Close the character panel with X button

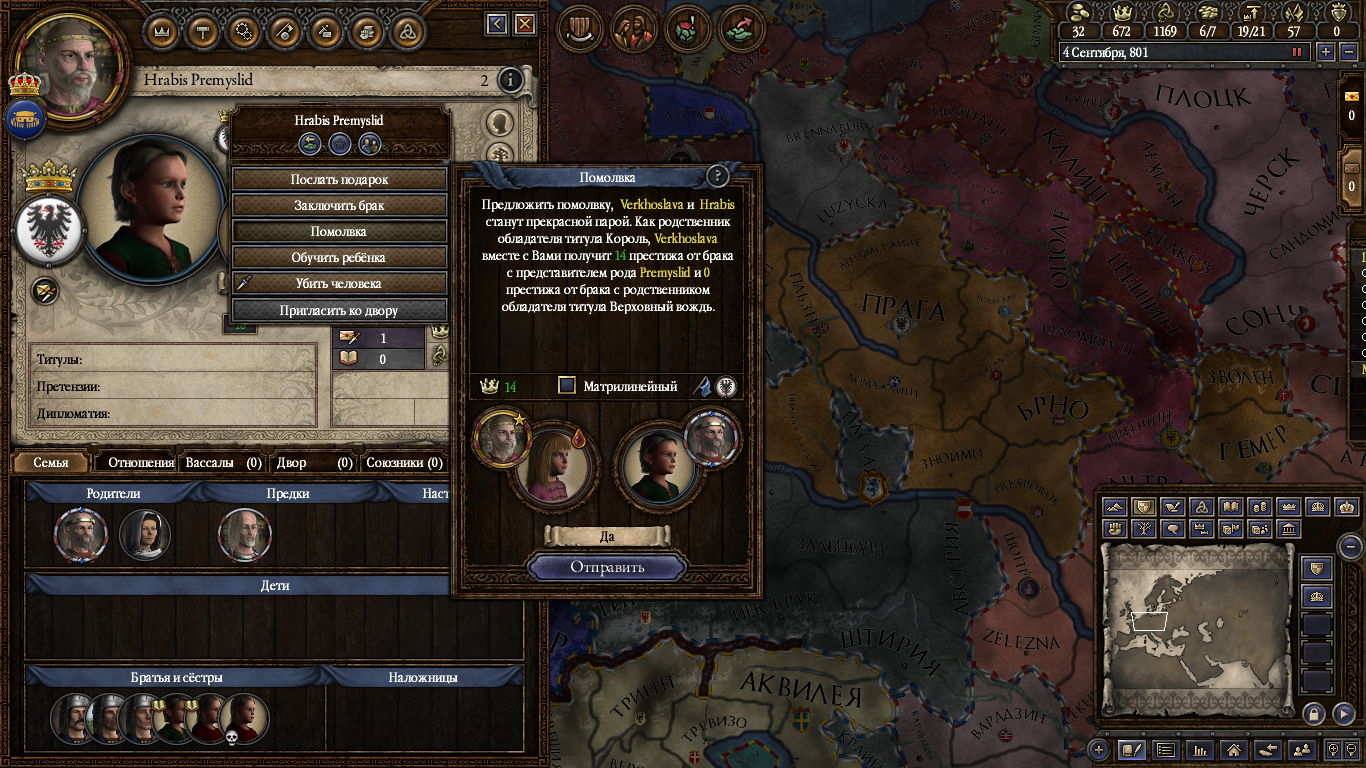pos(524,24)
